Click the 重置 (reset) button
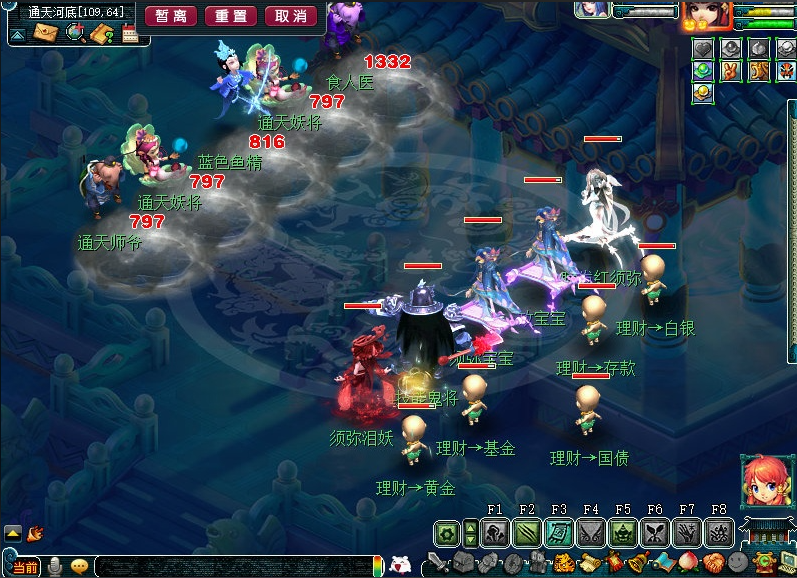This screenshot has height=578, width=797. [x=231, y=16]
